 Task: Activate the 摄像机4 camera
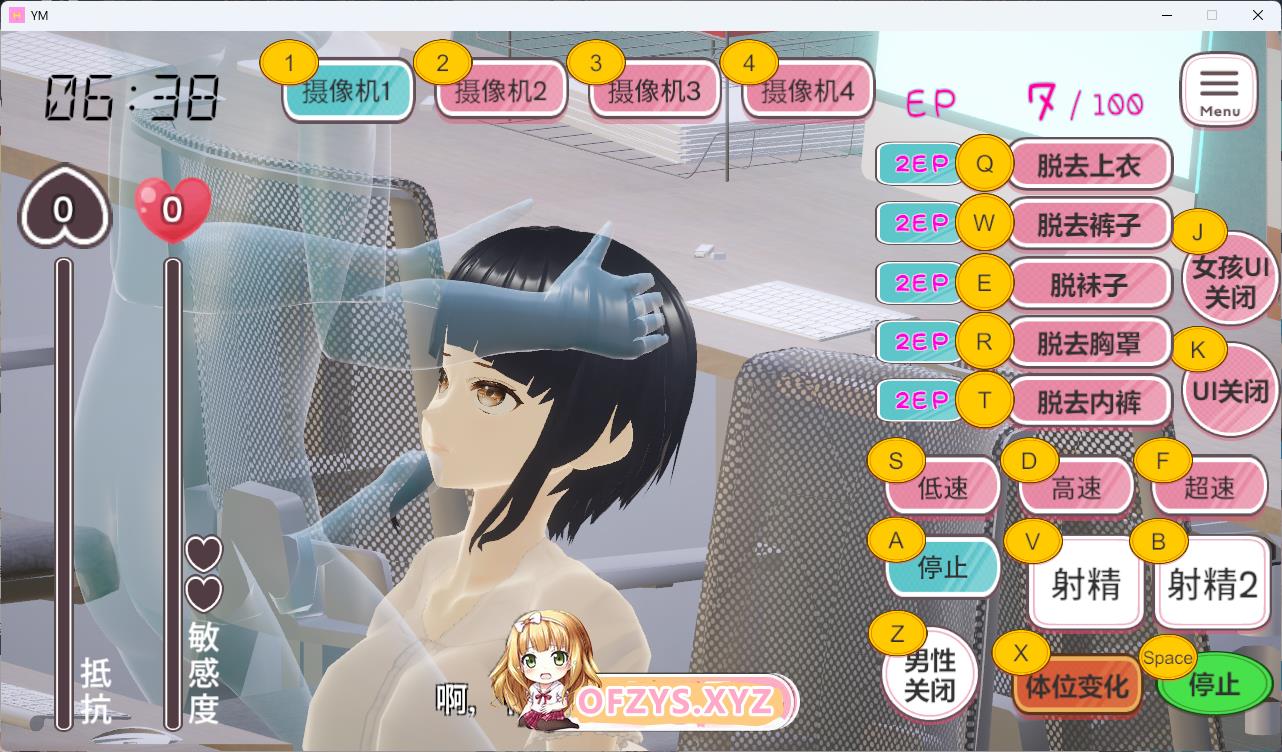pos(808,93)
